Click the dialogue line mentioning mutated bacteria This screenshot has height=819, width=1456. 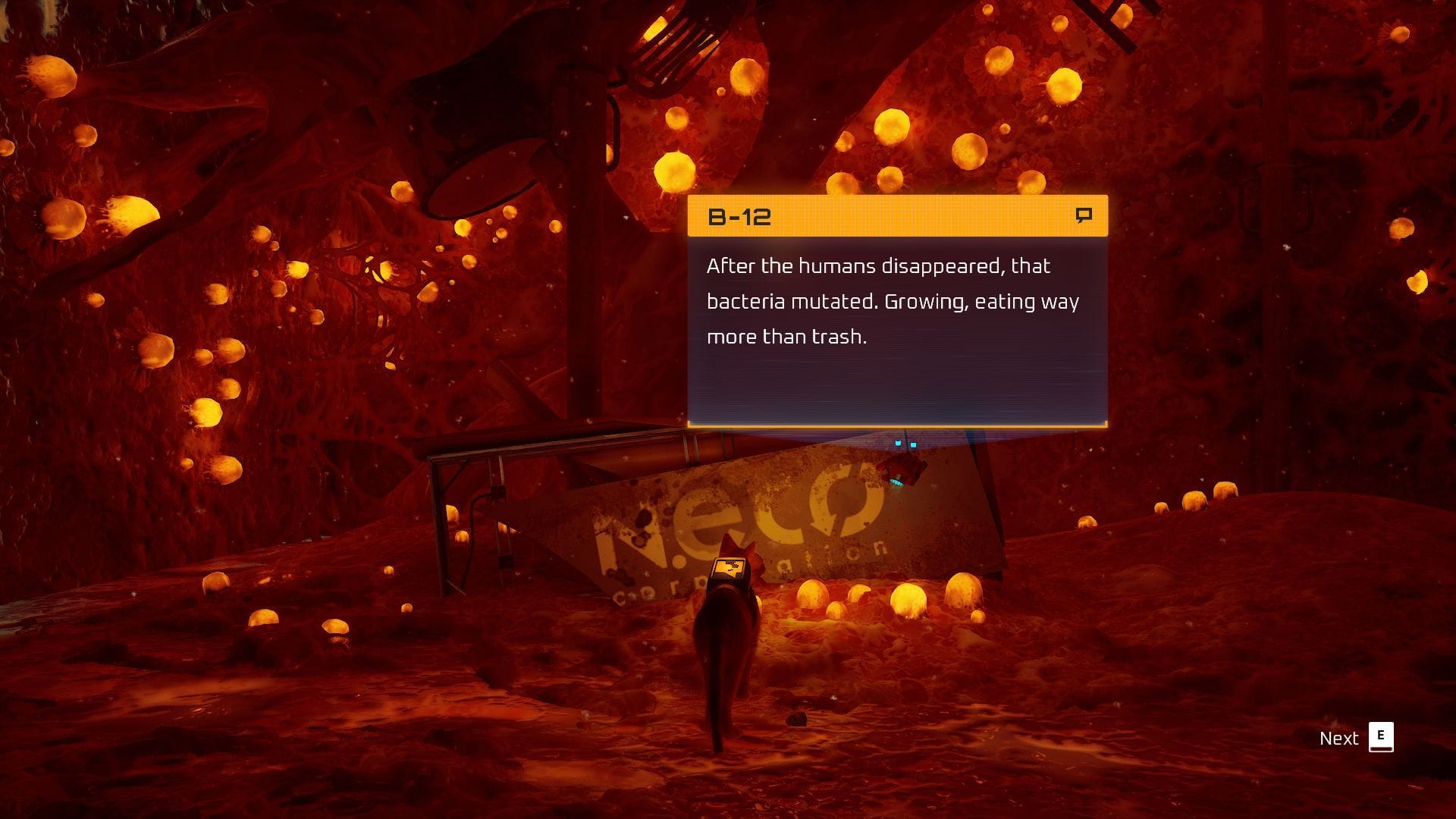click(x=895, y=301)
